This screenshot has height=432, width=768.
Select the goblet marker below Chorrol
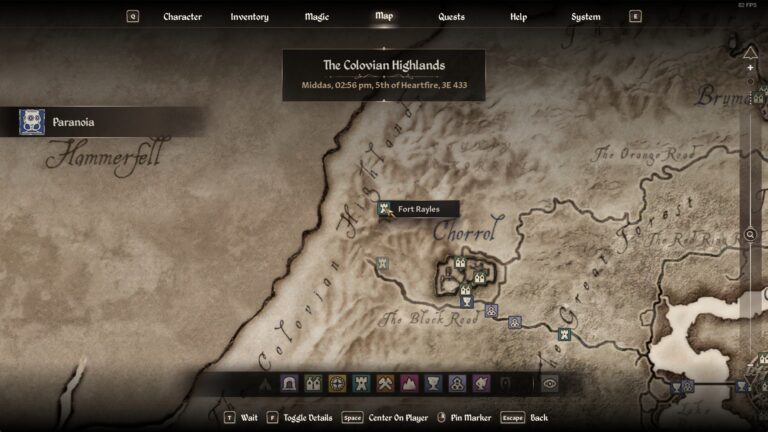point(466,301)
